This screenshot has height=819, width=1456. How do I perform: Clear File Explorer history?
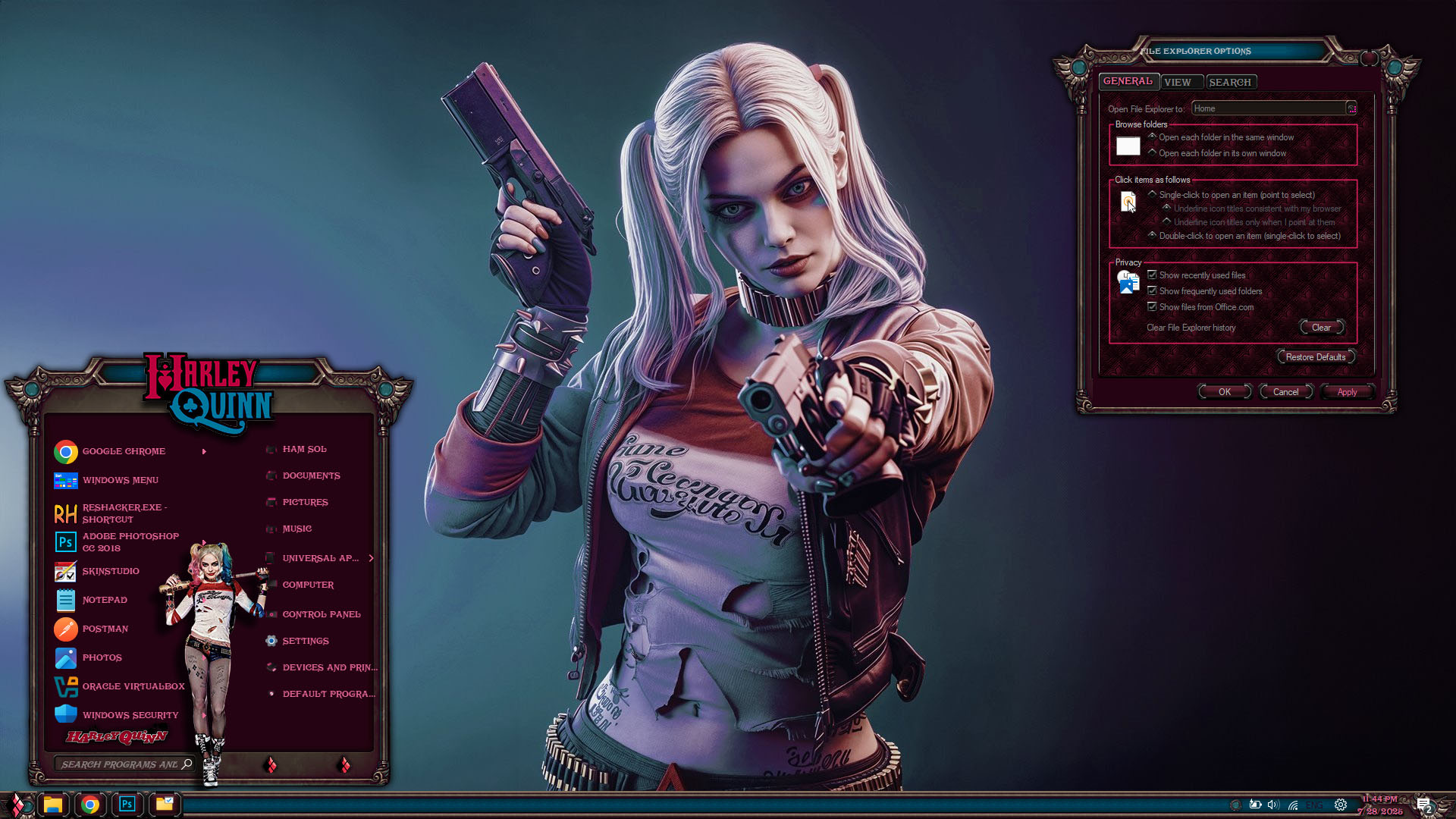(x=1321, y=328)
